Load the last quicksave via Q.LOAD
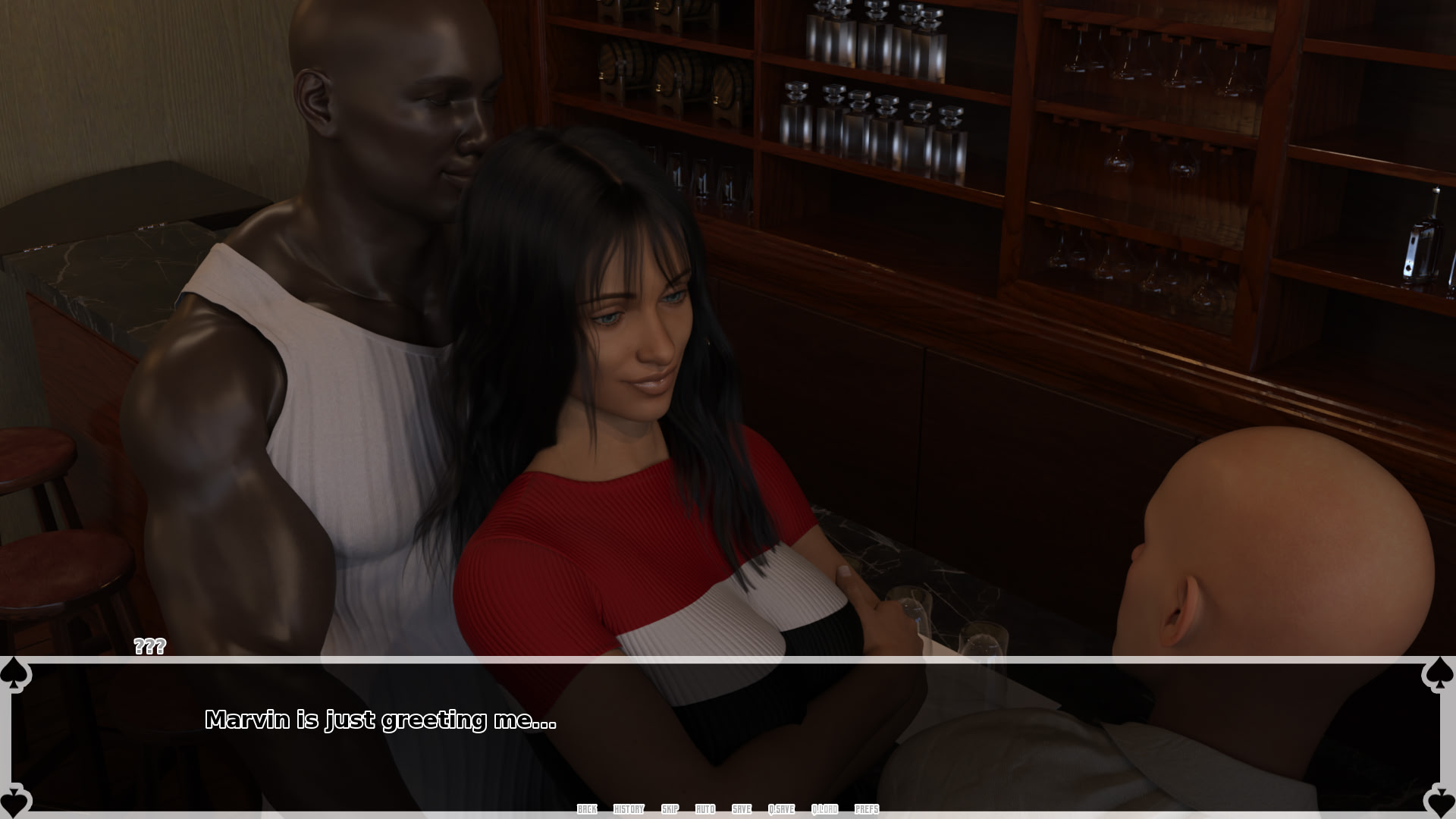 826,809
